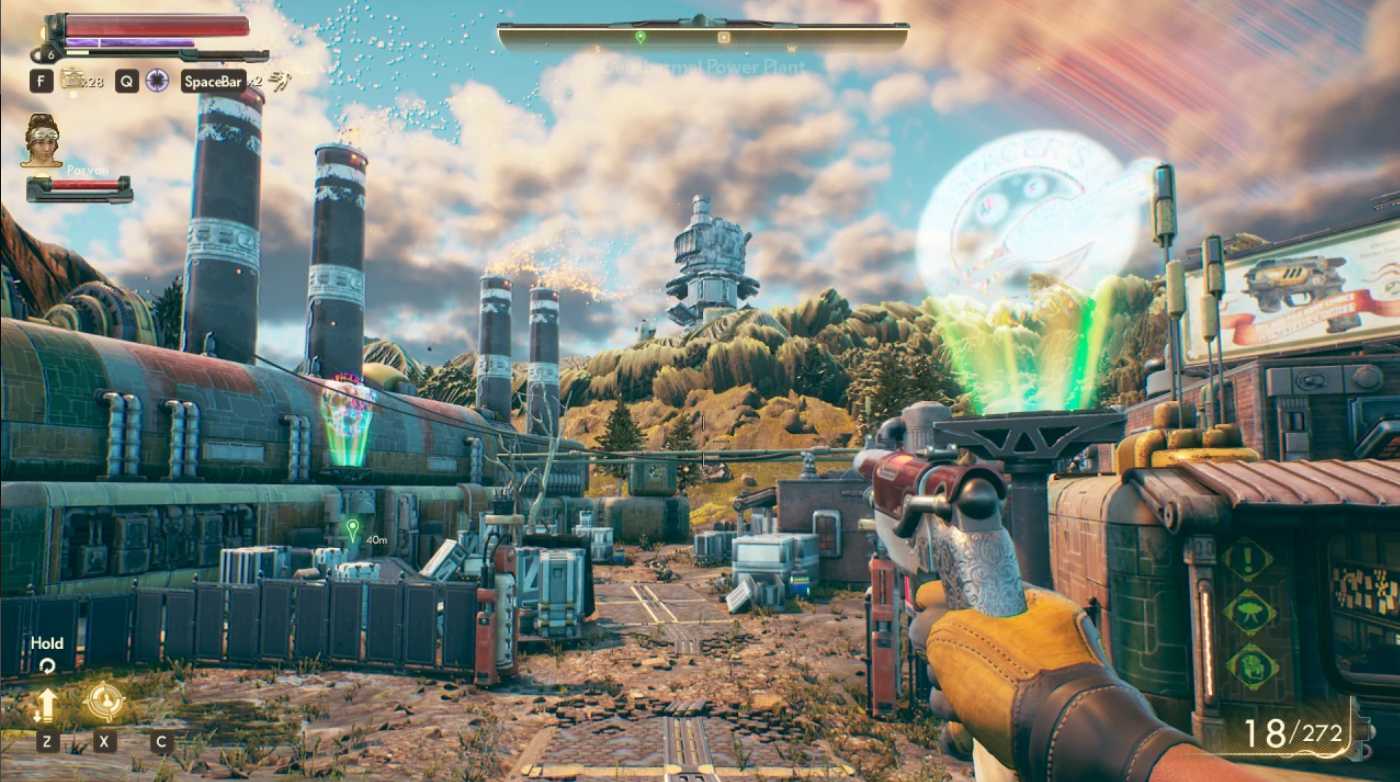This screenshot has width=1400, height=782.
Task: Toggle the Z holster arrow indicator
Action: tap(47, 705)
